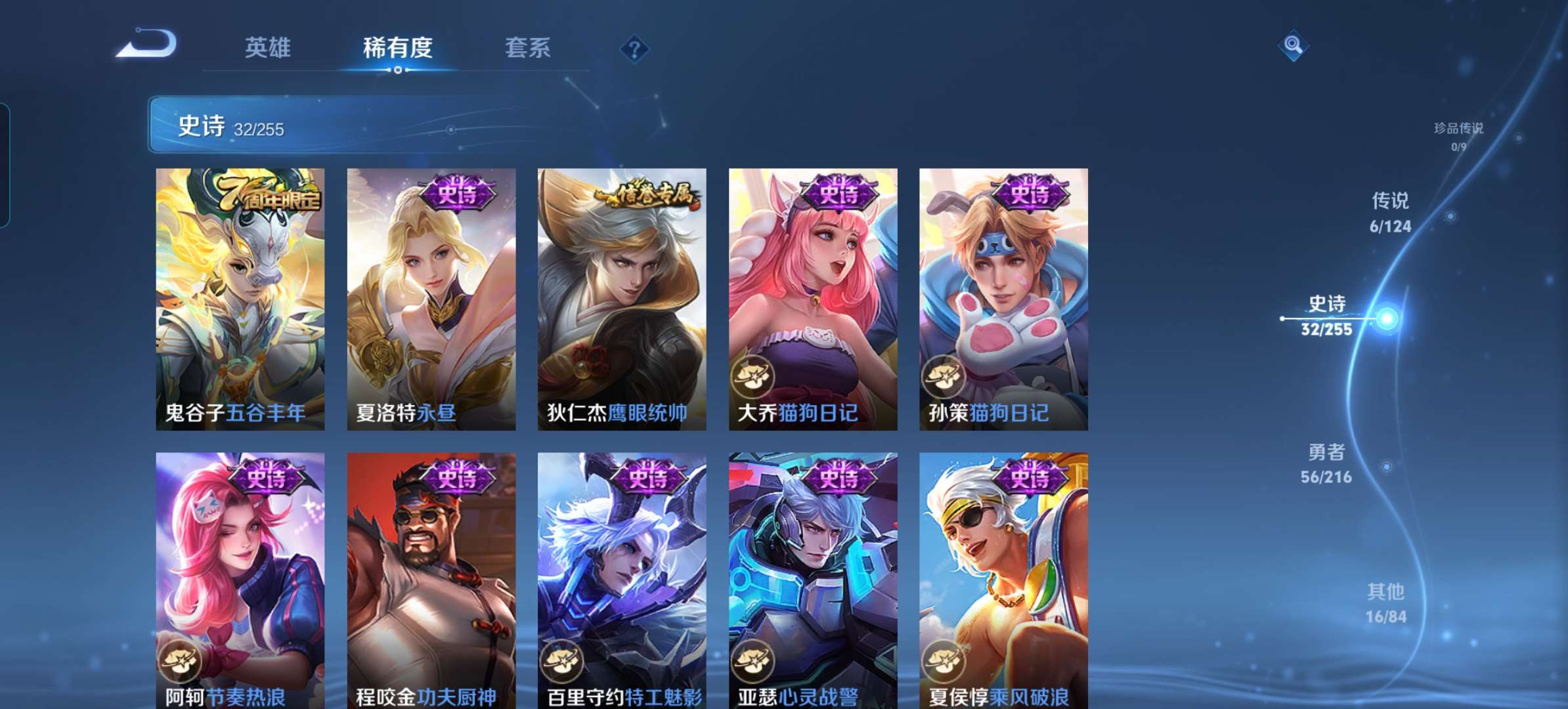
Task: Select the 史诗 32/255 rarity marker
Action: tap(1327, 316)
